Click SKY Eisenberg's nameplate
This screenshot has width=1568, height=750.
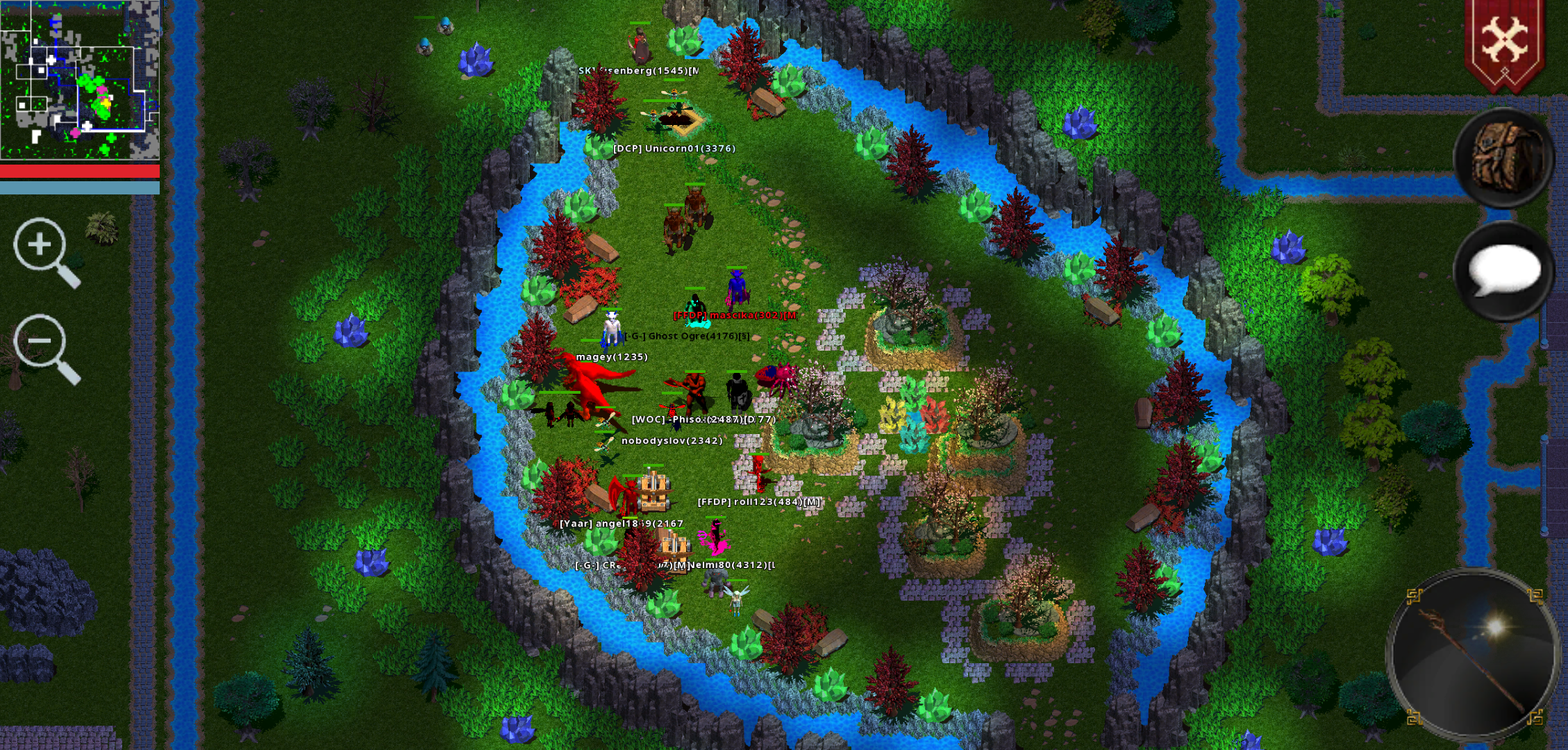pyautogui.click(x=639, y=71)
